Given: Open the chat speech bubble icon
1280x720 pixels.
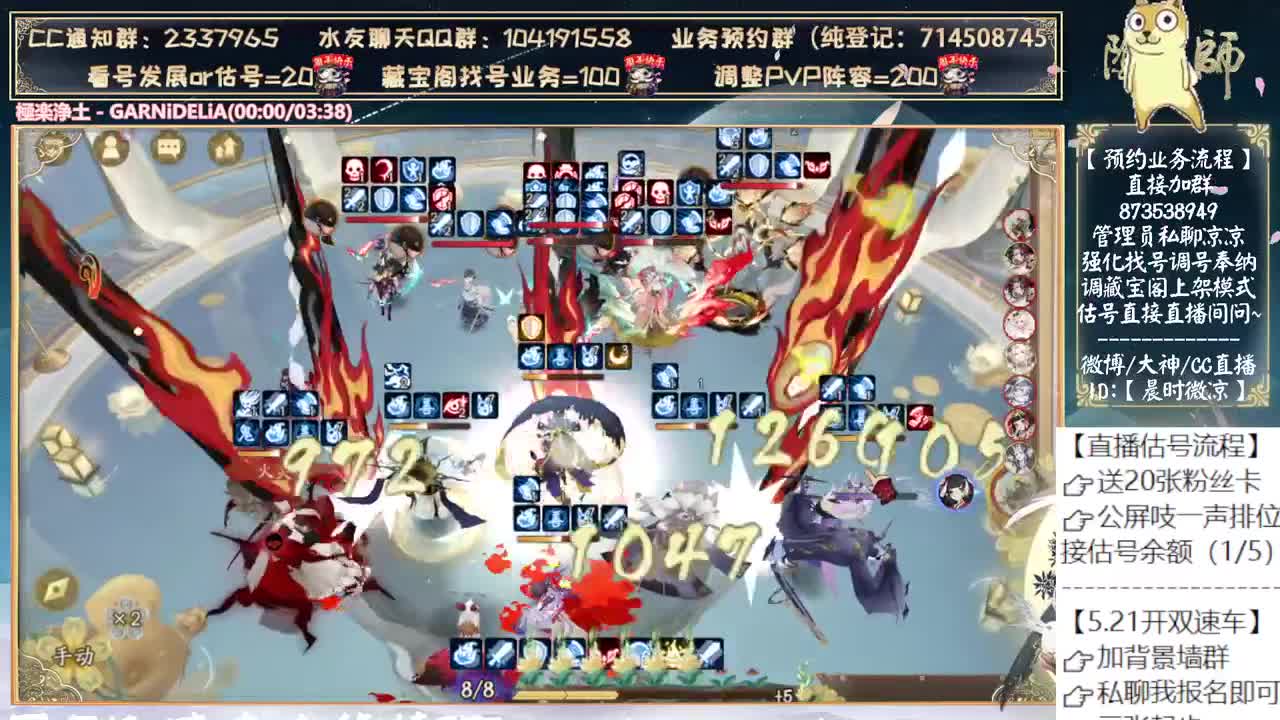Looking at the screenshot, I should coord(168,148).
